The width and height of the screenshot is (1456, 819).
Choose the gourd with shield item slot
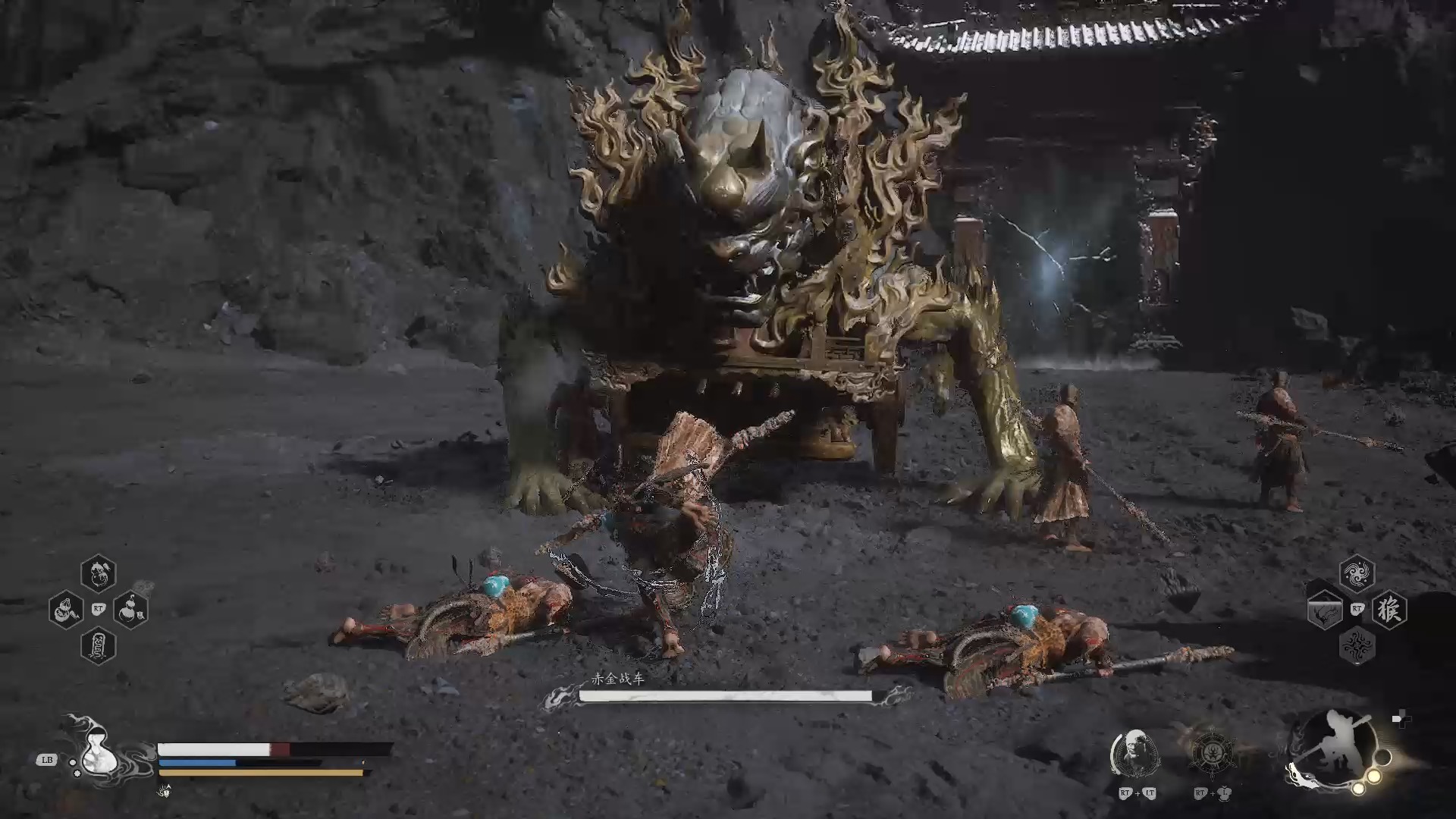pyautogui.click(x=130, y=610)
